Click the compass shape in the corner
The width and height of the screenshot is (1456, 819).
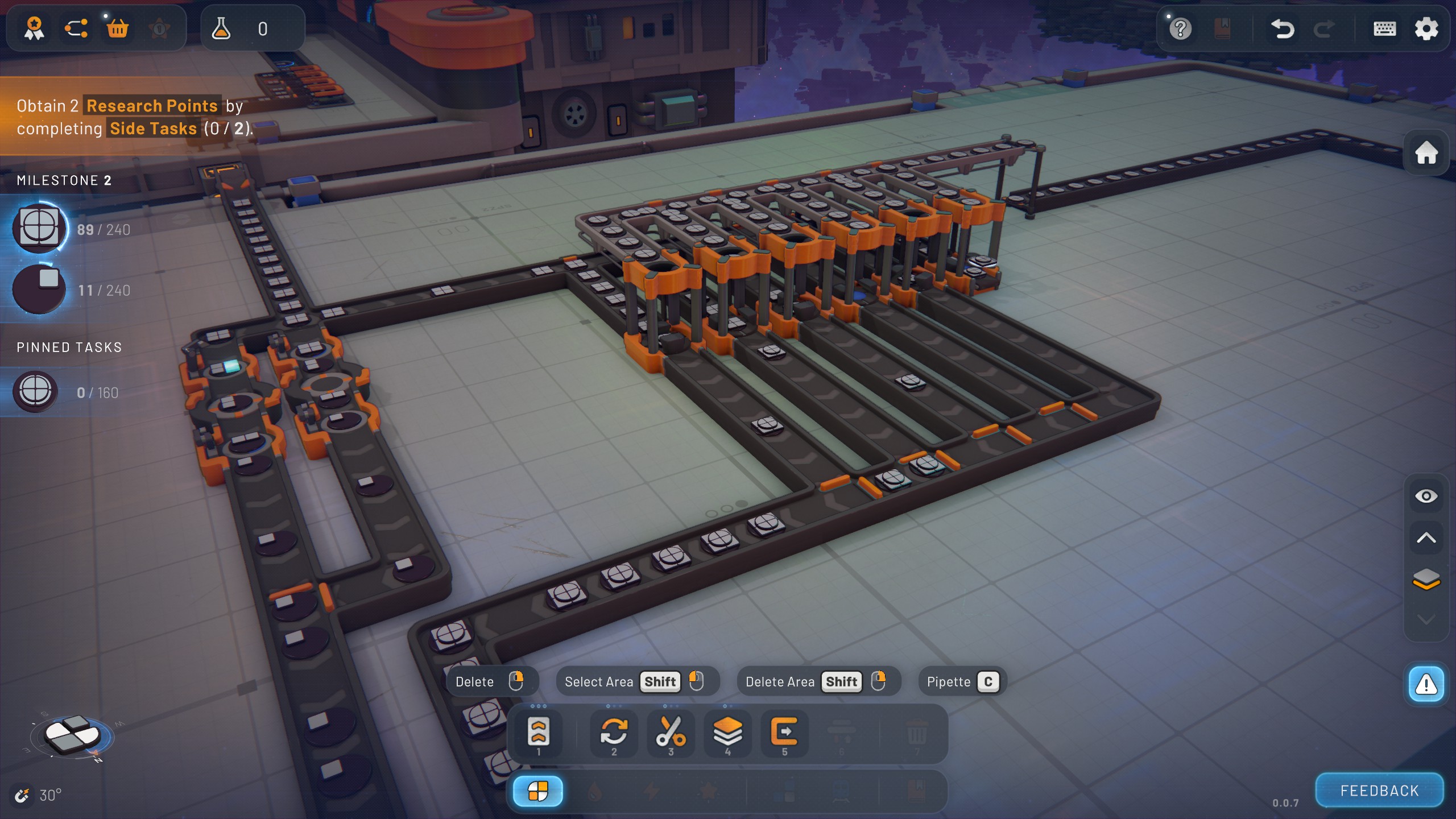coord(72,735)
